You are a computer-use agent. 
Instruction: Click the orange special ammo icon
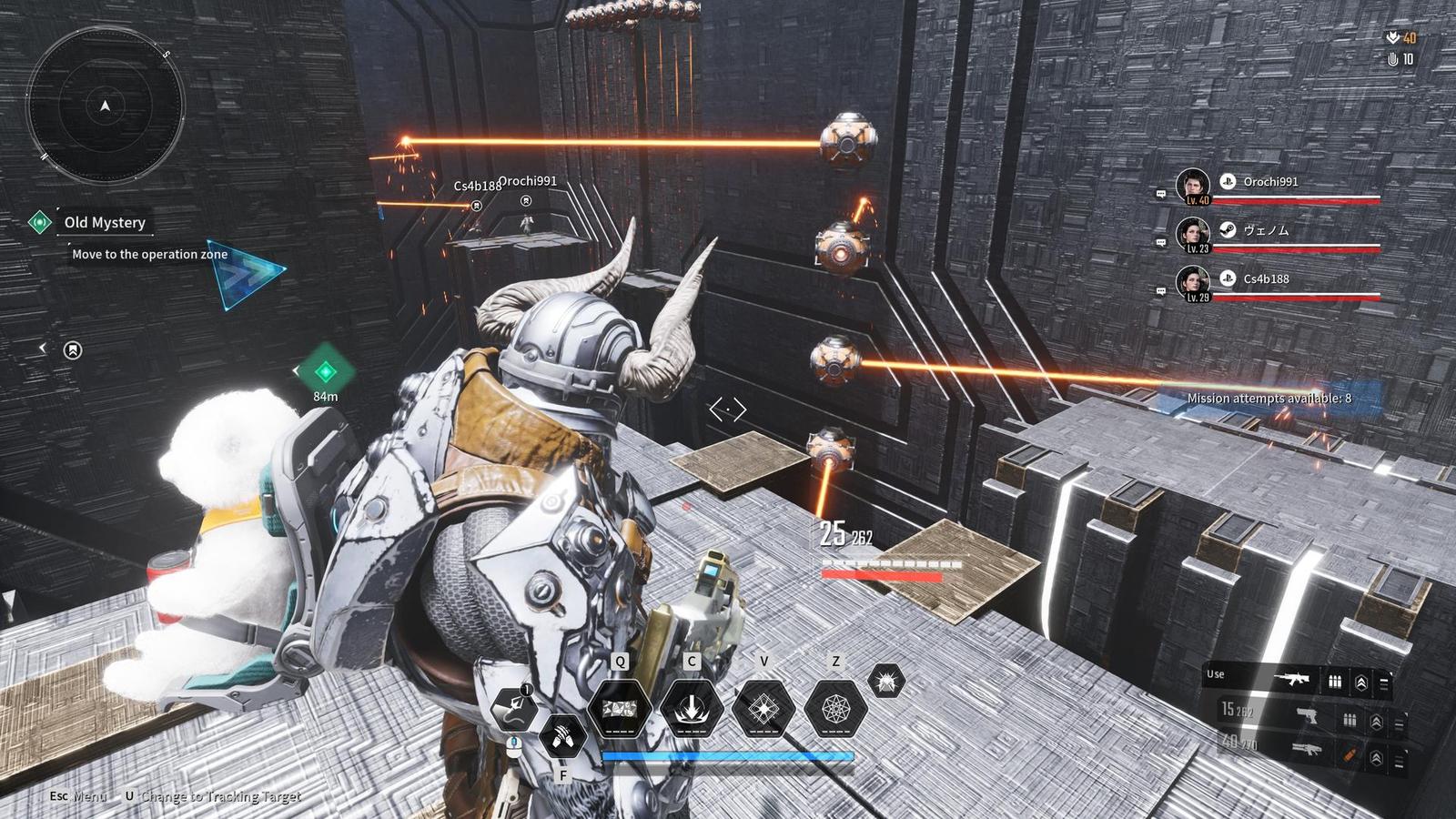(x=1349, y=754)
